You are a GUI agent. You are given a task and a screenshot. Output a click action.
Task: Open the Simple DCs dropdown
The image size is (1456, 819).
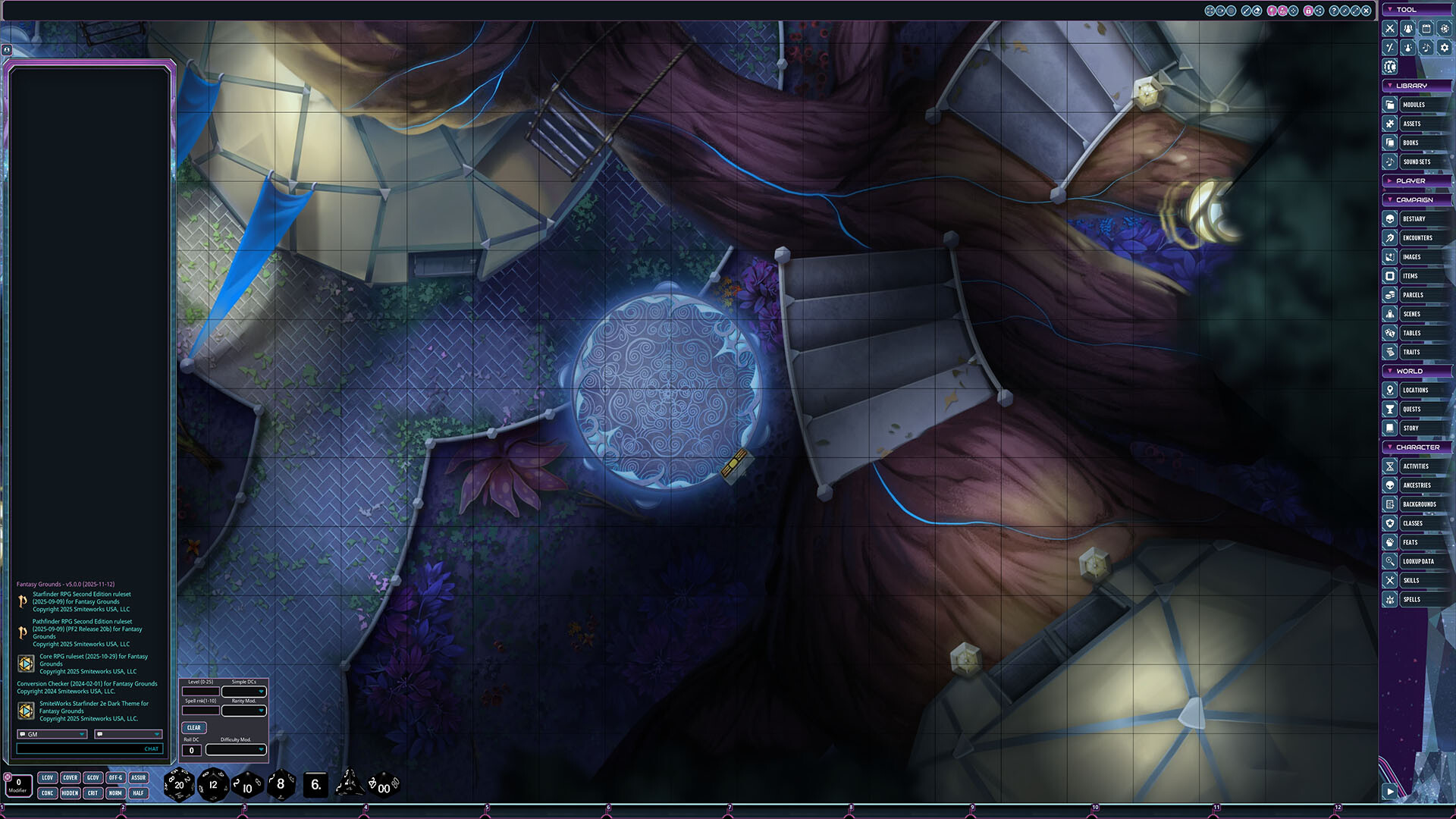(x=244, y=692)
